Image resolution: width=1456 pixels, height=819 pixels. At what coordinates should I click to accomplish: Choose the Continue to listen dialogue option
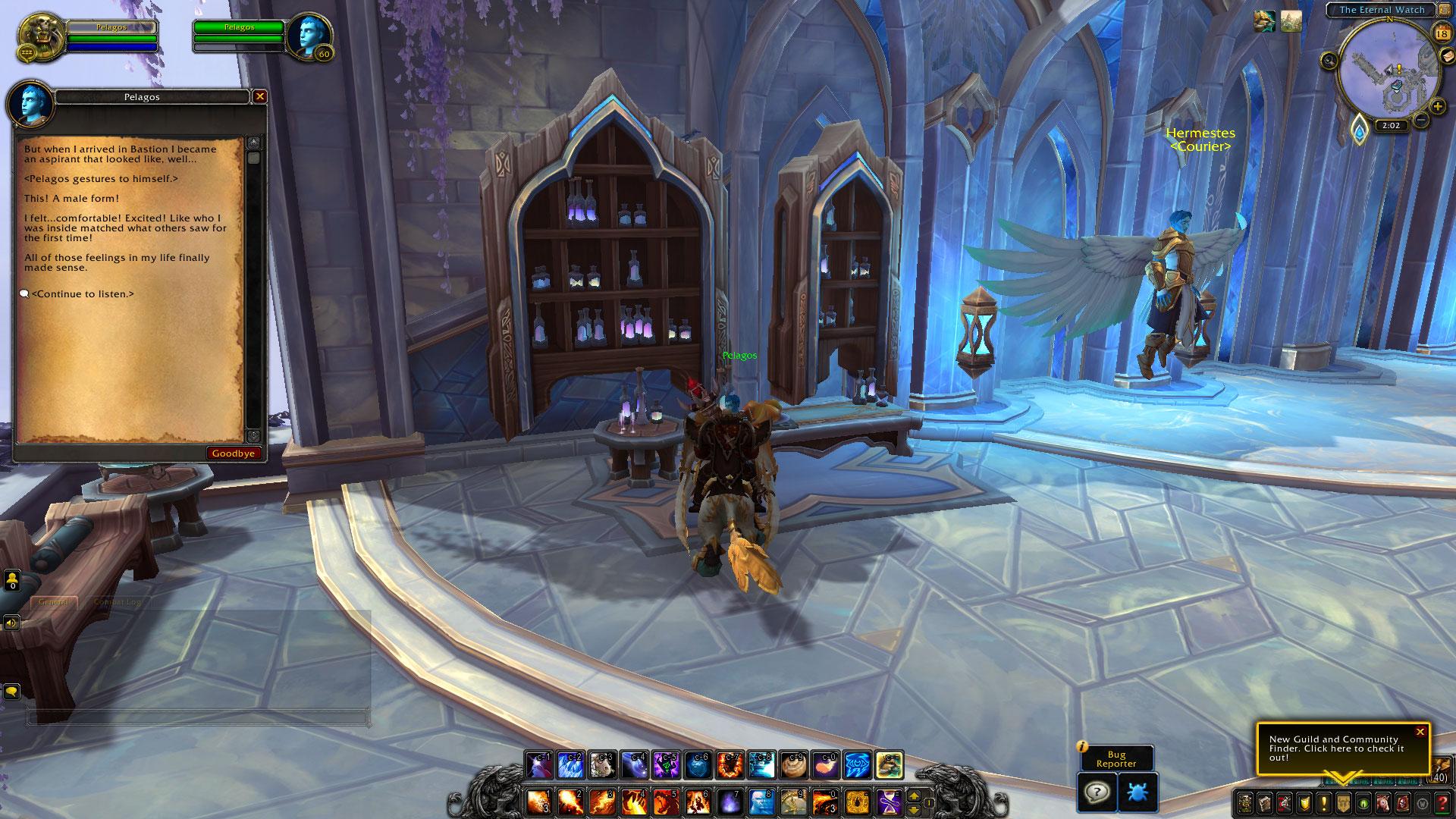(83, 294)
